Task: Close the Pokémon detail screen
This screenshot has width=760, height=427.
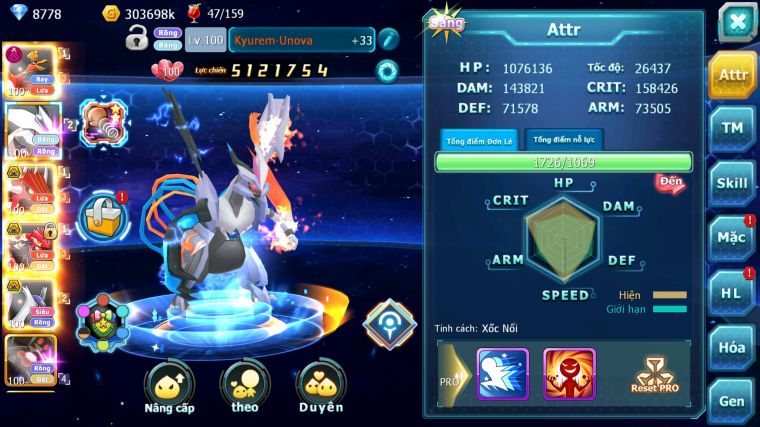Action: coord(735,21)
